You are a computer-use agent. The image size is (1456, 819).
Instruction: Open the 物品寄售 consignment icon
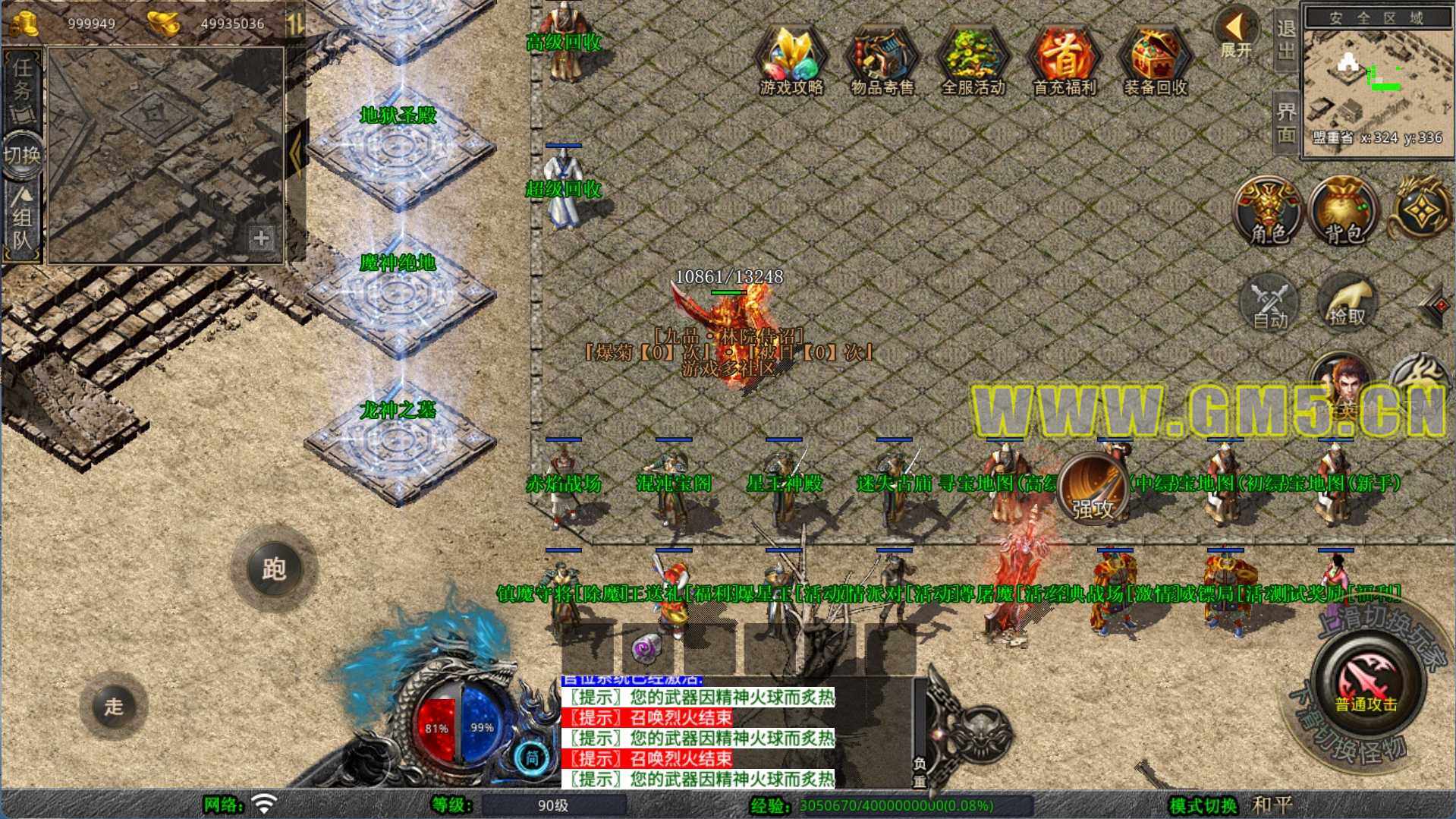(x=882, y=61)
